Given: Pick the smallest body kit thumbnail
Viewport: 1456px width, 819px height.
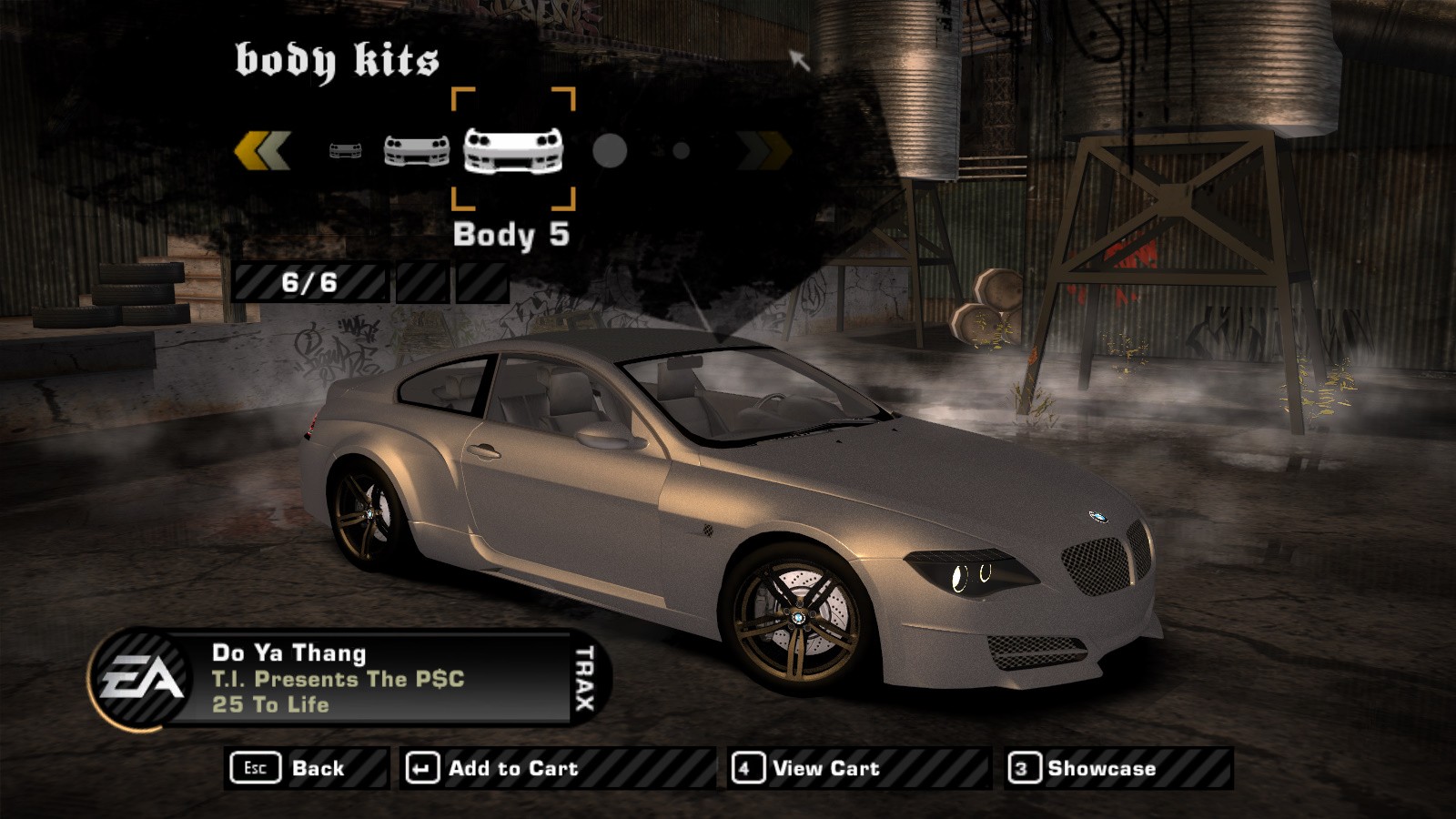Looking at the screenshot, I should (345, 151).
